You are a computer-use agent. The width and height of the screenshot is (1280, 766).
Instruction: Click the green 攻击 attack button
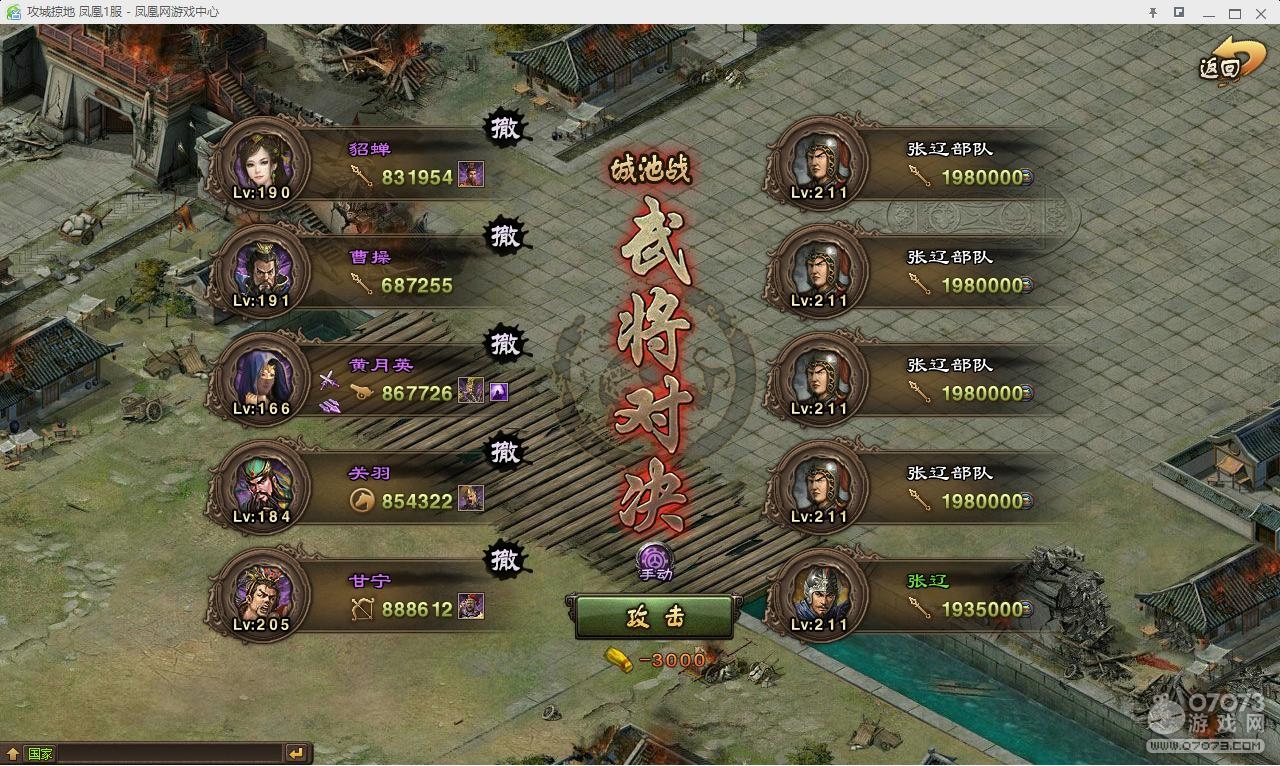point(654,618)
